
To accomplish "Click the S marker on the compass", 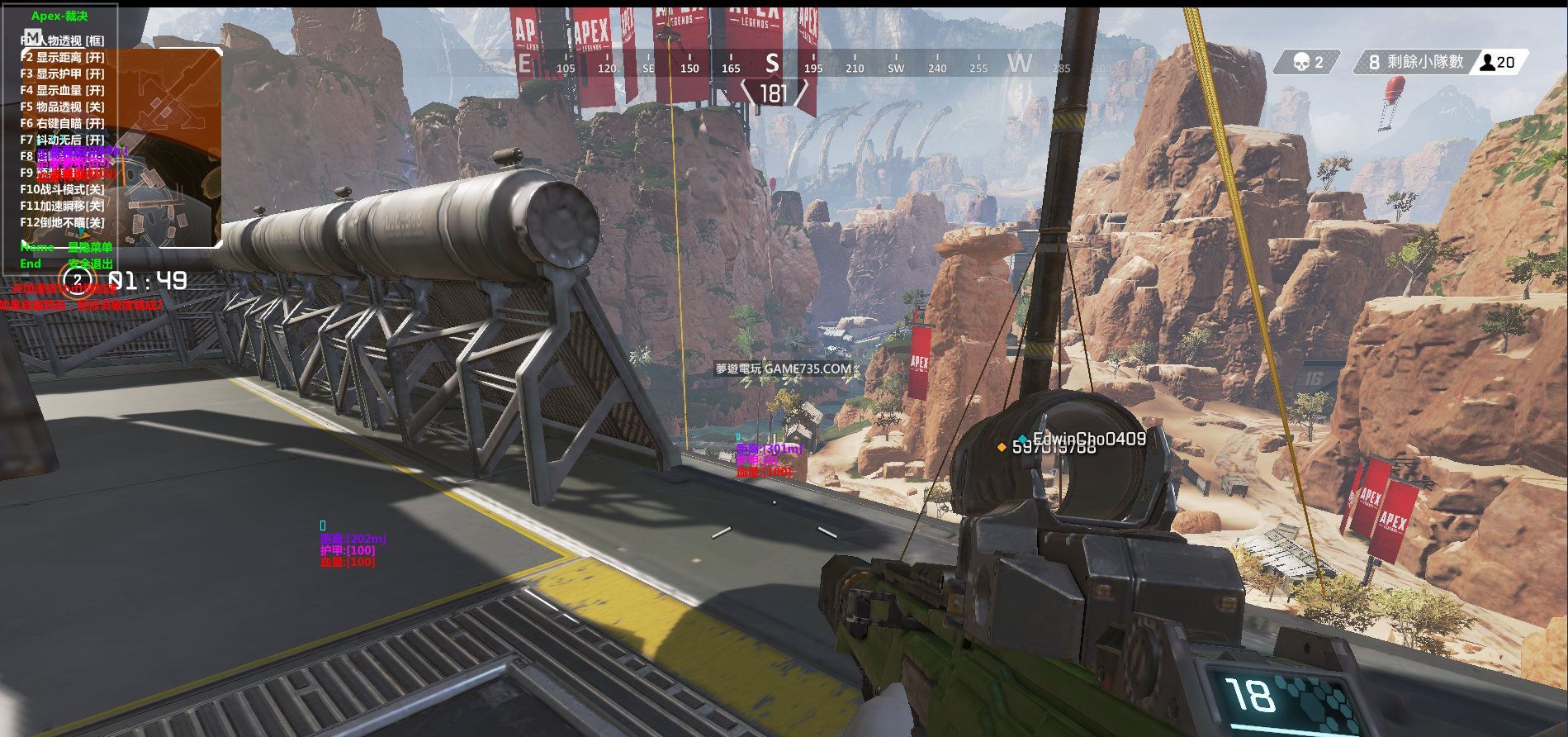I will tap(772, 63).
